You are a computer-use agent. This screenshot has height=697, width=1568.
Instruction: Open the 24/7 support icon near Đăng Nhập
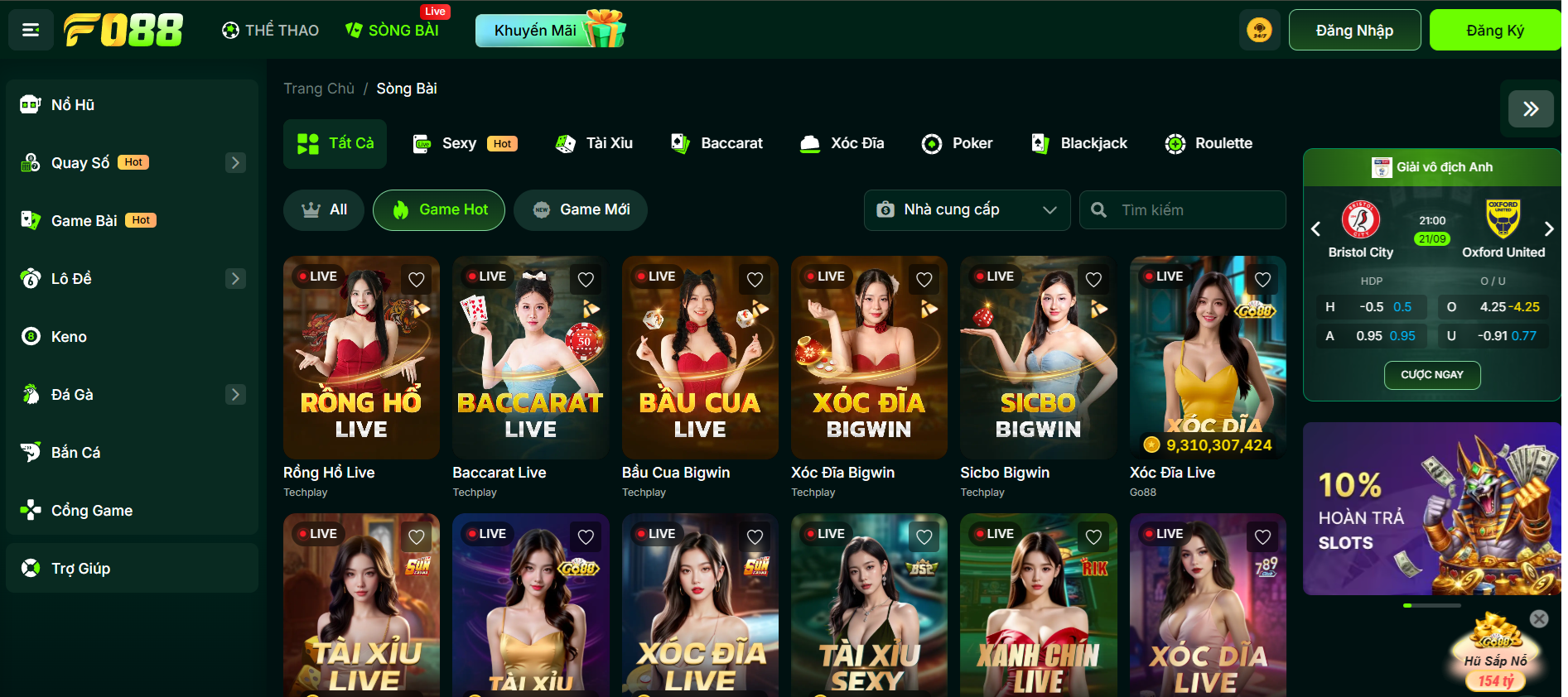tap(1259, 29)
